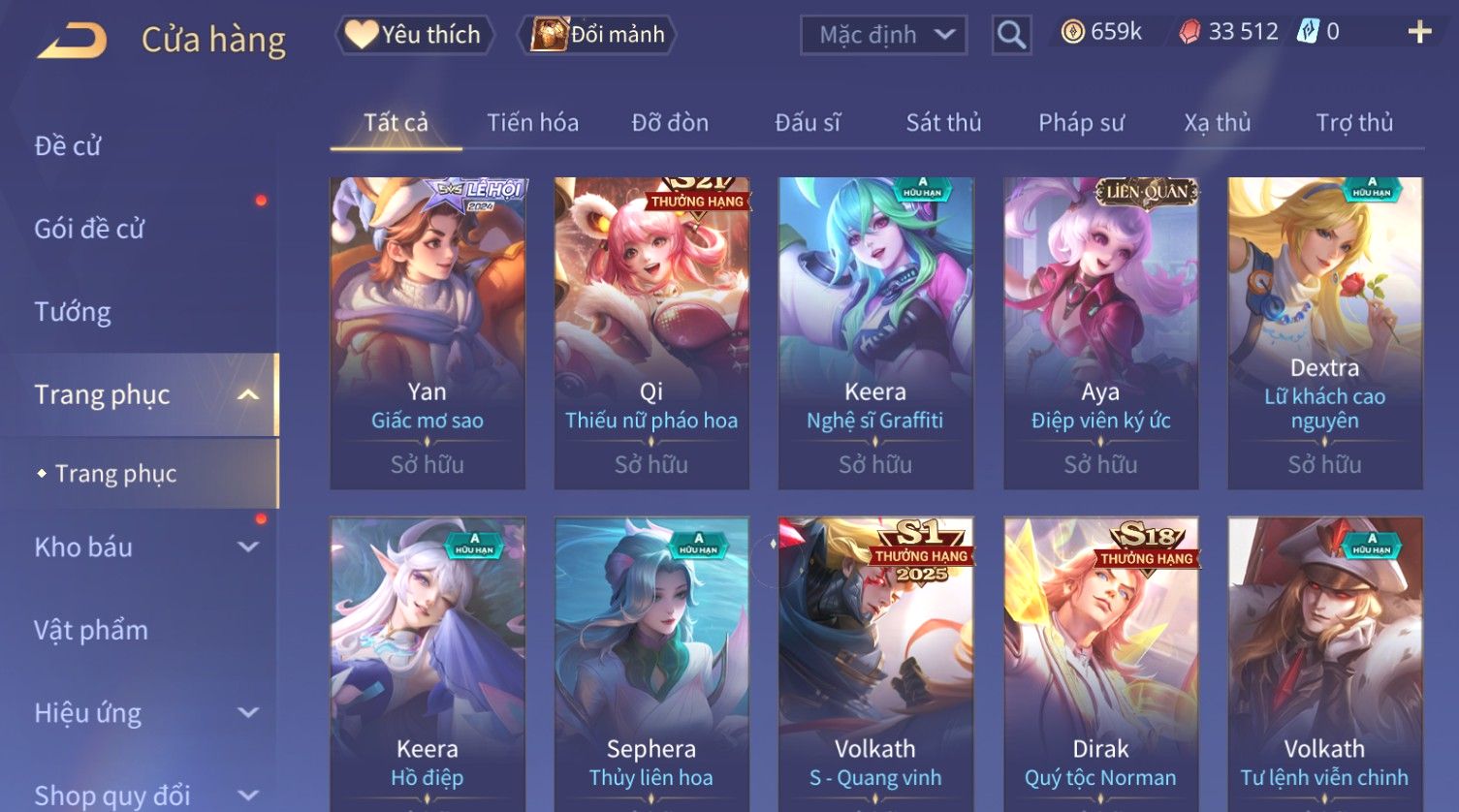Image resolution: width=1459 pixels, height=812 pixels.
Task: Select the Sát thủ tab
Action: click(943, 123)
